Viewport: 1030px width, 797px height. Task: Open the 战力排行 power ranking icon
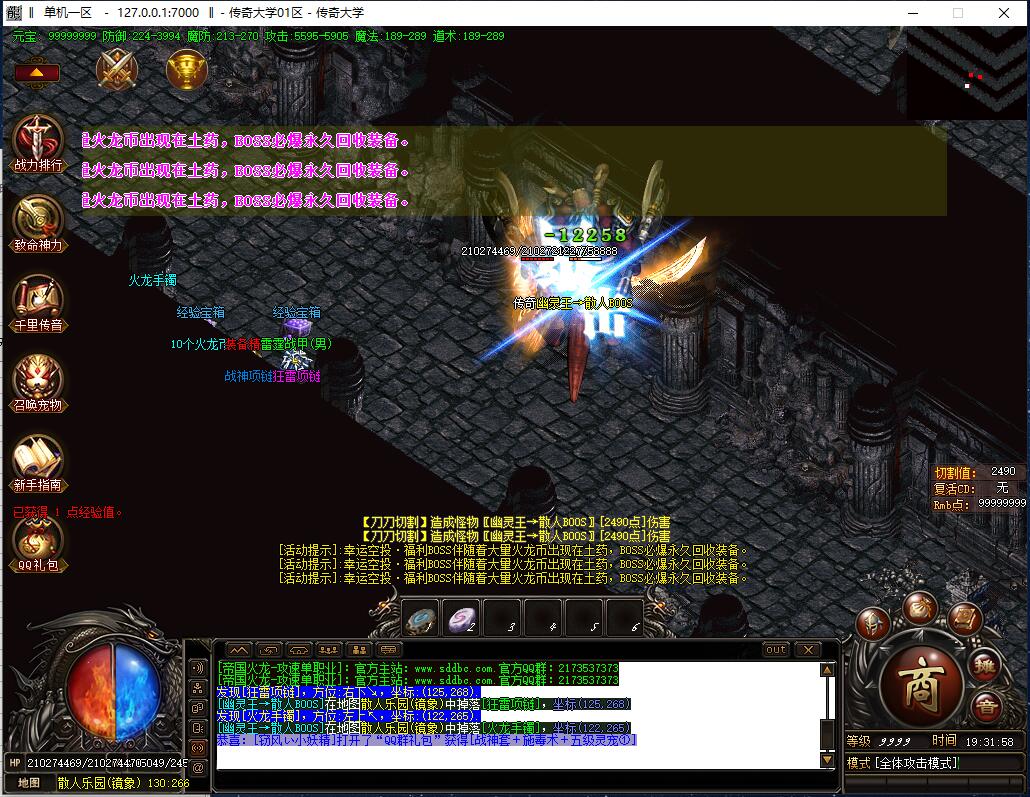[x=37, y=138]
